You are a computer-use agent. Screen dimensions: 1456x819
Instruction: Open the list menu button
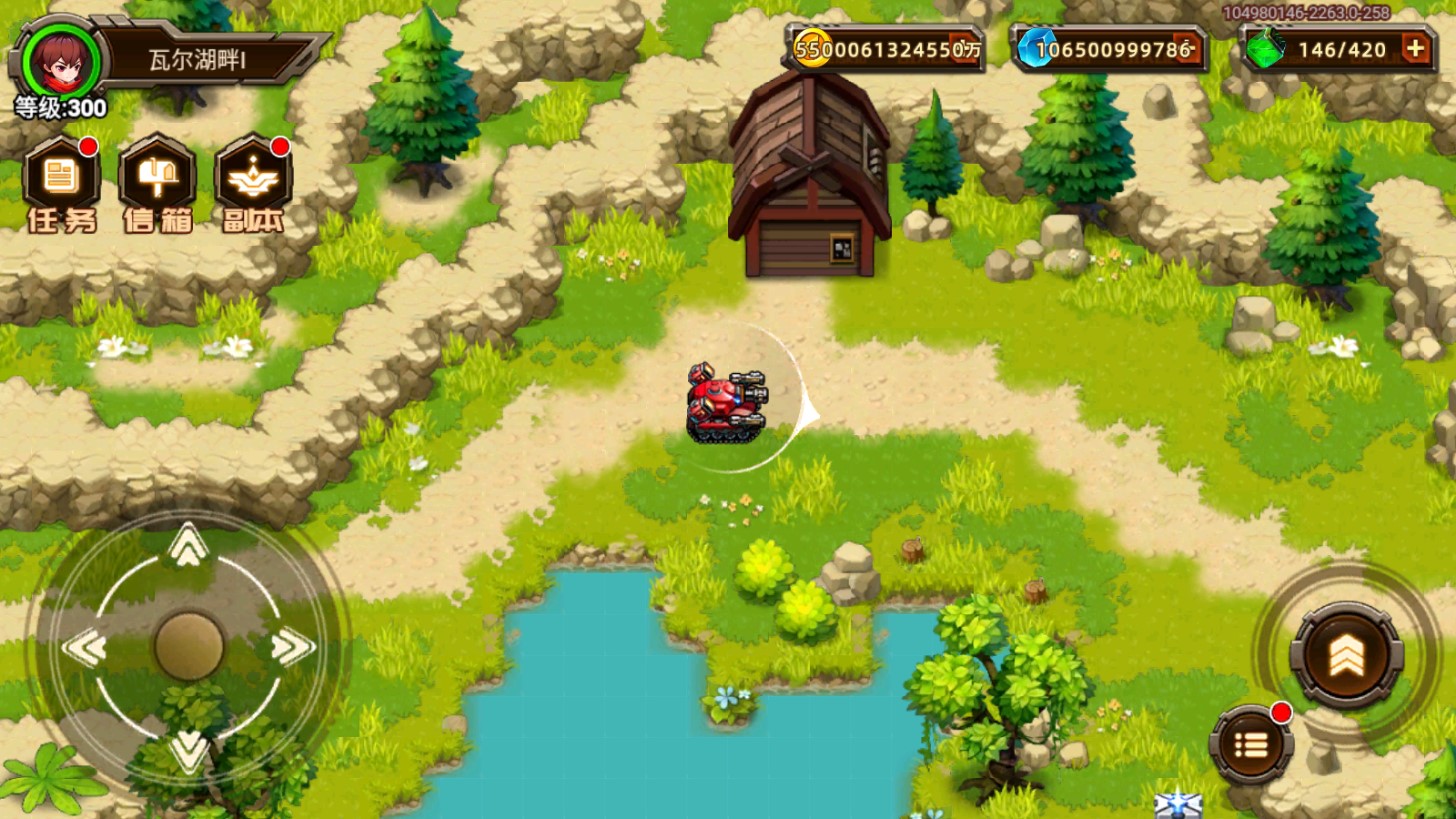pyautogui.click(x=1251, y=745)
